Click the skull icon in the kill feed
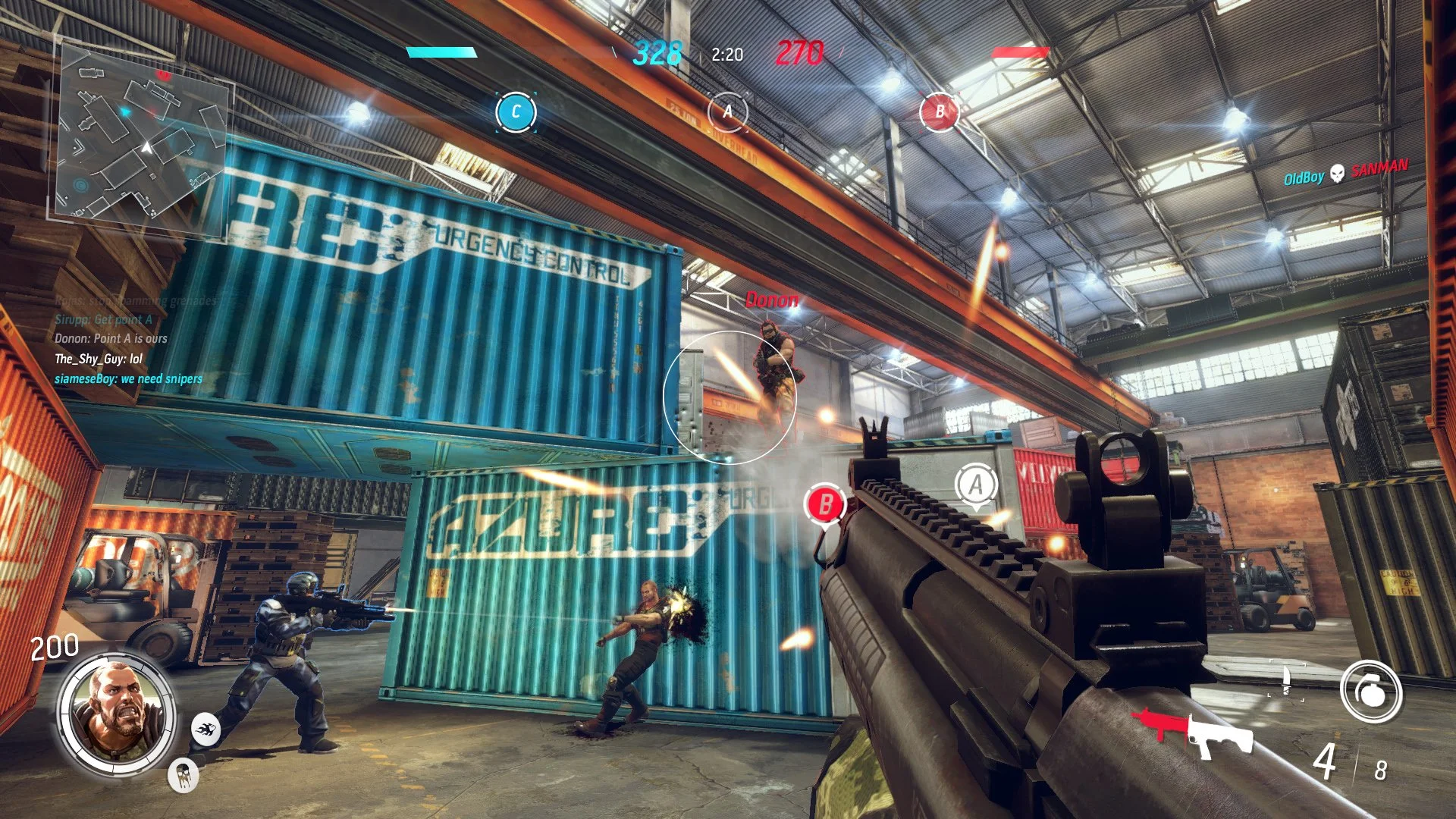The width and height of the screenshot is (1456, 819). (1338, 174)
